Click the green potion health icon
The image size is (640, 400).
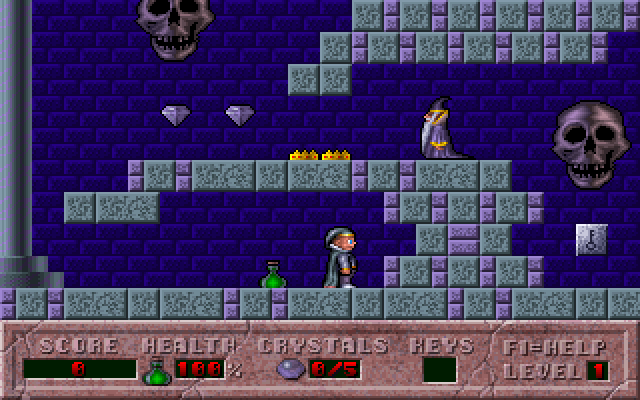coord(155,371)
